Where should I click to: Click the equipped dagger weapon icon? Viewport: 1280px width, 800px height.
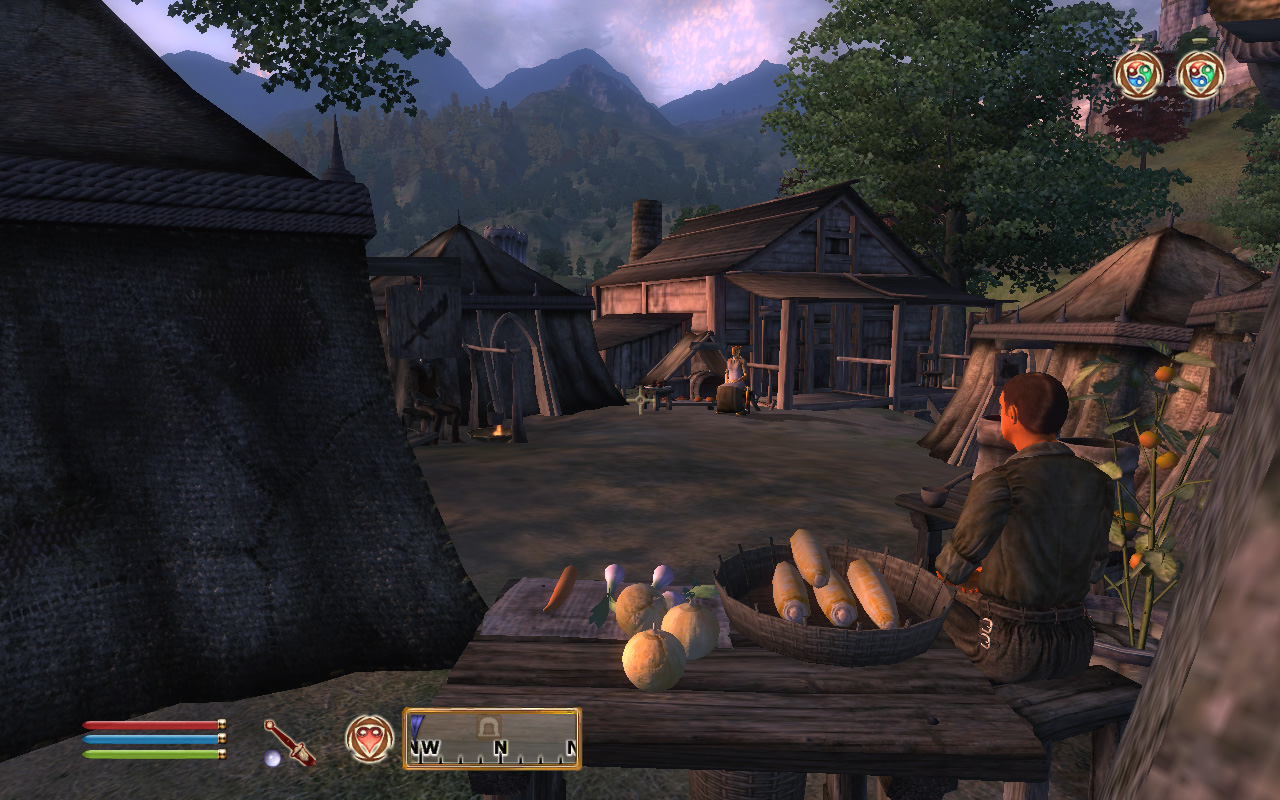click(x=289, y=742)
